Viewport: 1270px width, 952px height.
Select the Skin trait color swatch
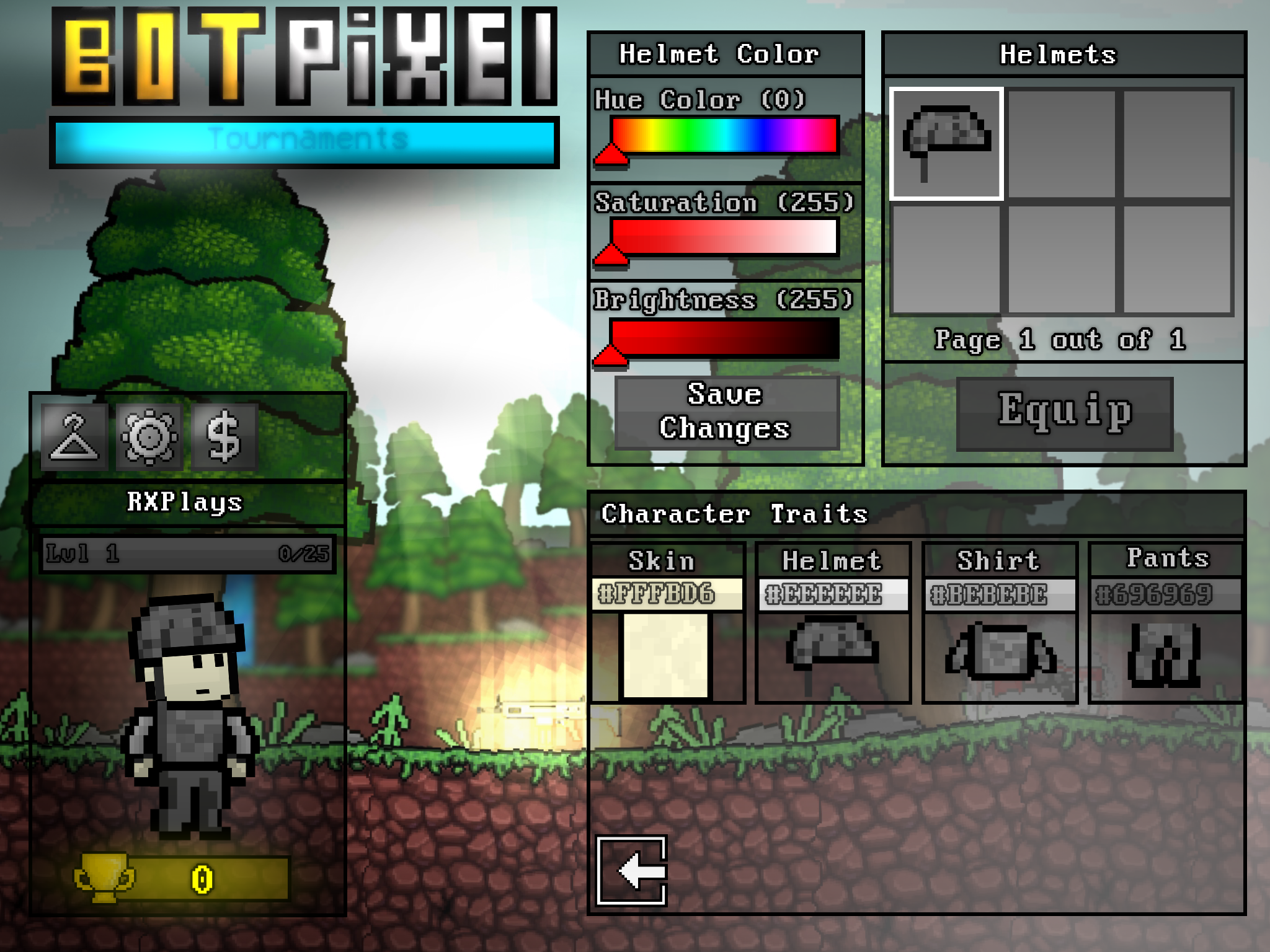pos(665,656)
